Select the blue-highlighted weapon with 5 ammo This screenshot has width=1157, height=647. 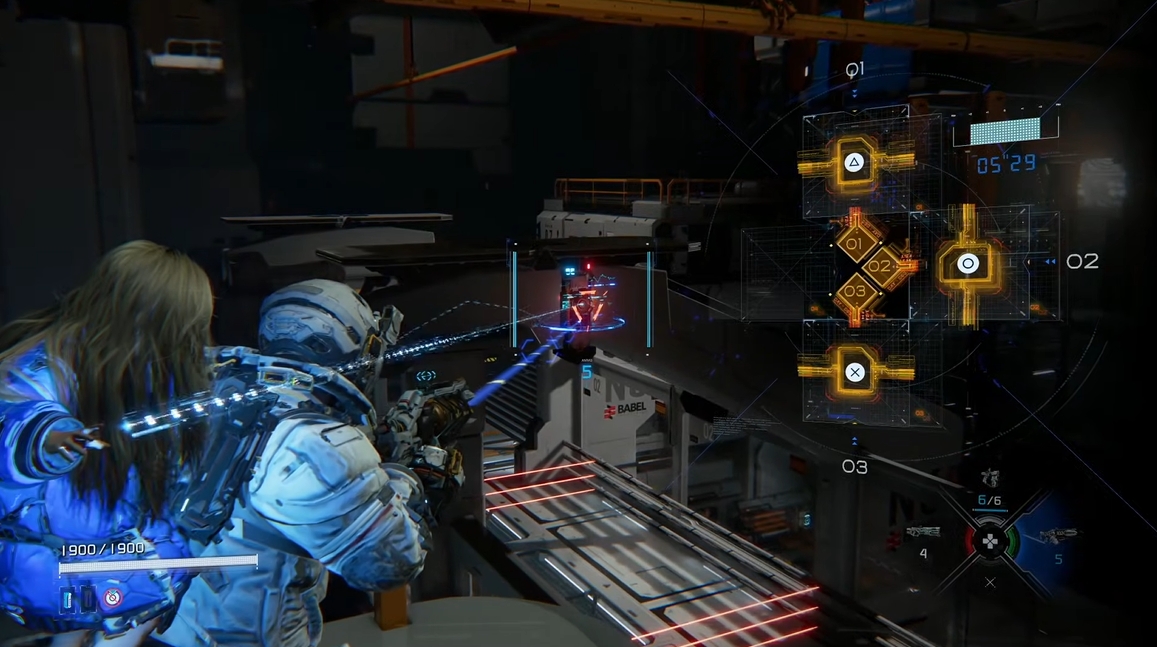[x=1057, y=536]
